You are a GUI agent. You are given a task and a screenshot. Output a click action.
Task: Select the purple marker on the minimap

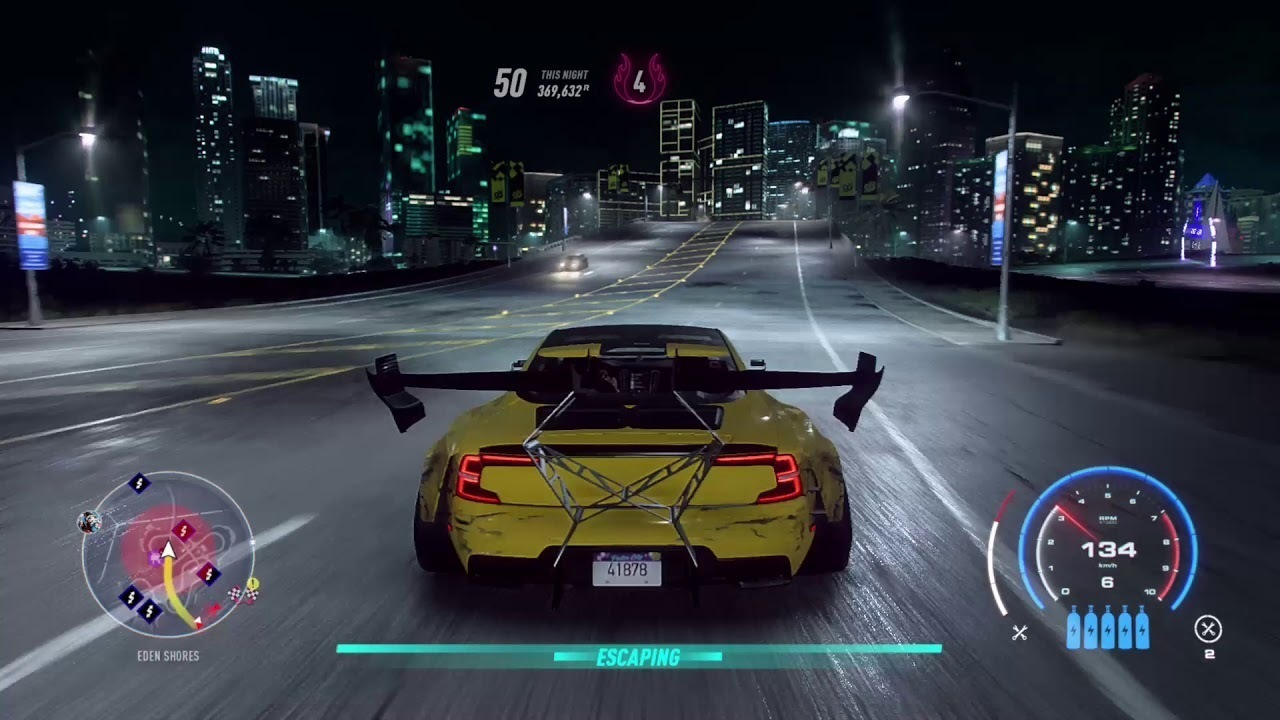click(x=155, y=559)
